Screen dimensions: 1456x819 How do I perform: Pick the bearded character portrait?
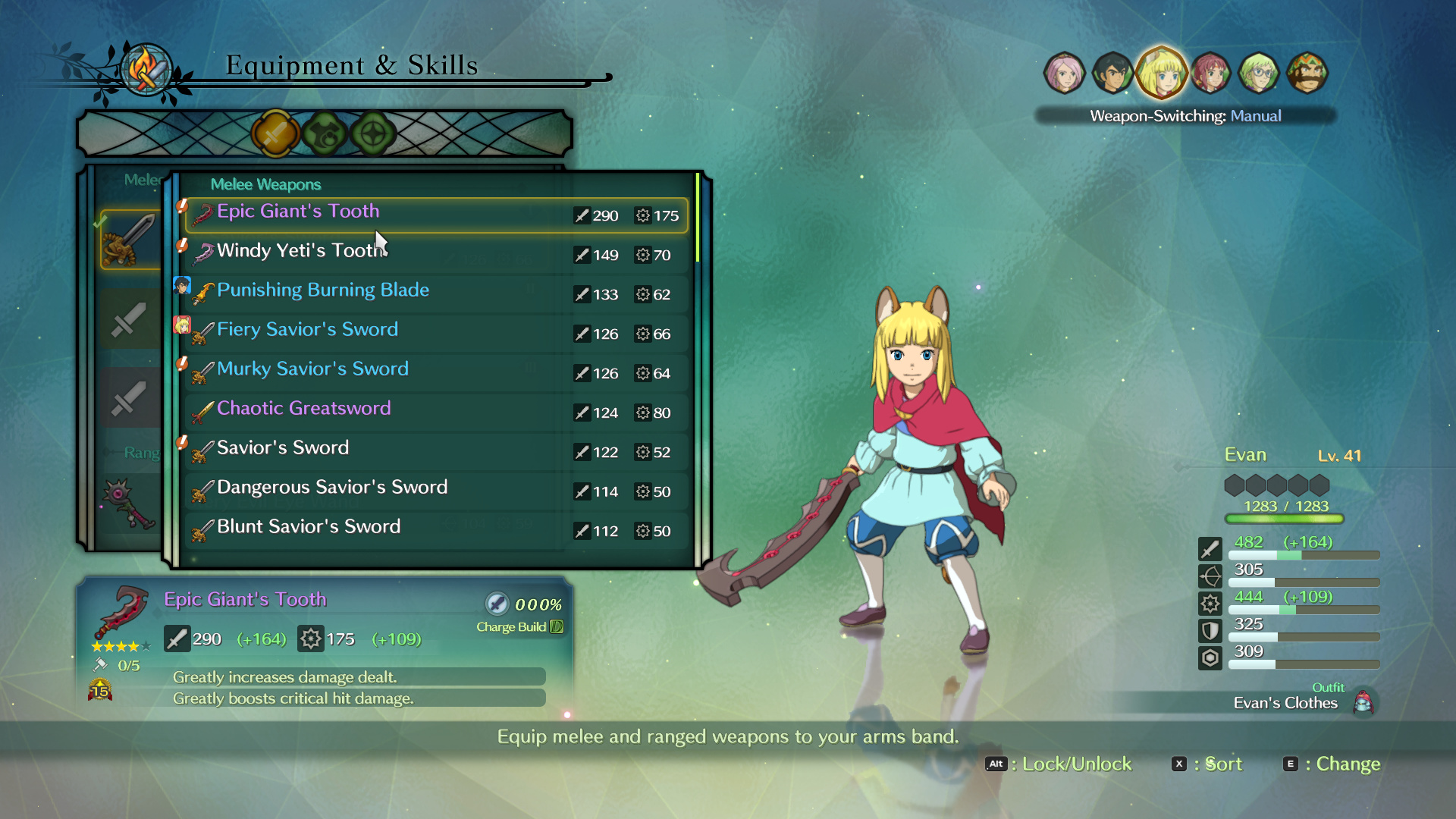pyautogui.click(x=1307, y=74)
